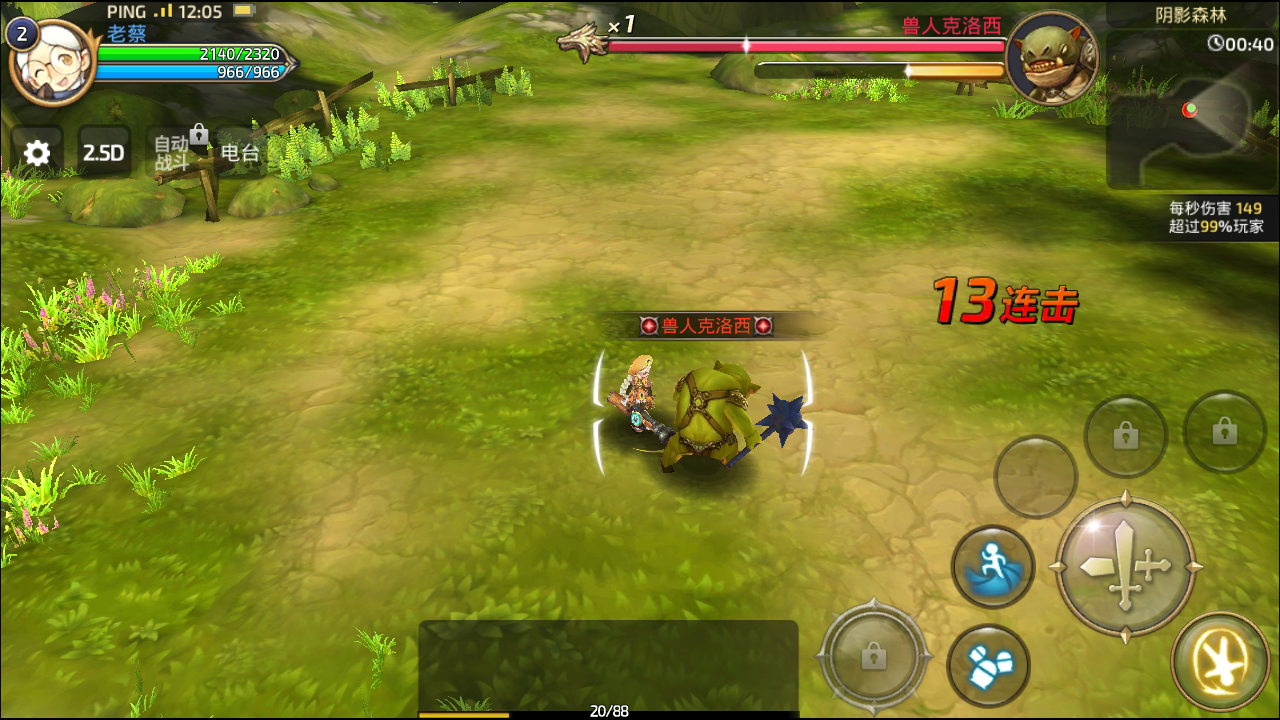Use the sword basic attack button

point(1126,567)
